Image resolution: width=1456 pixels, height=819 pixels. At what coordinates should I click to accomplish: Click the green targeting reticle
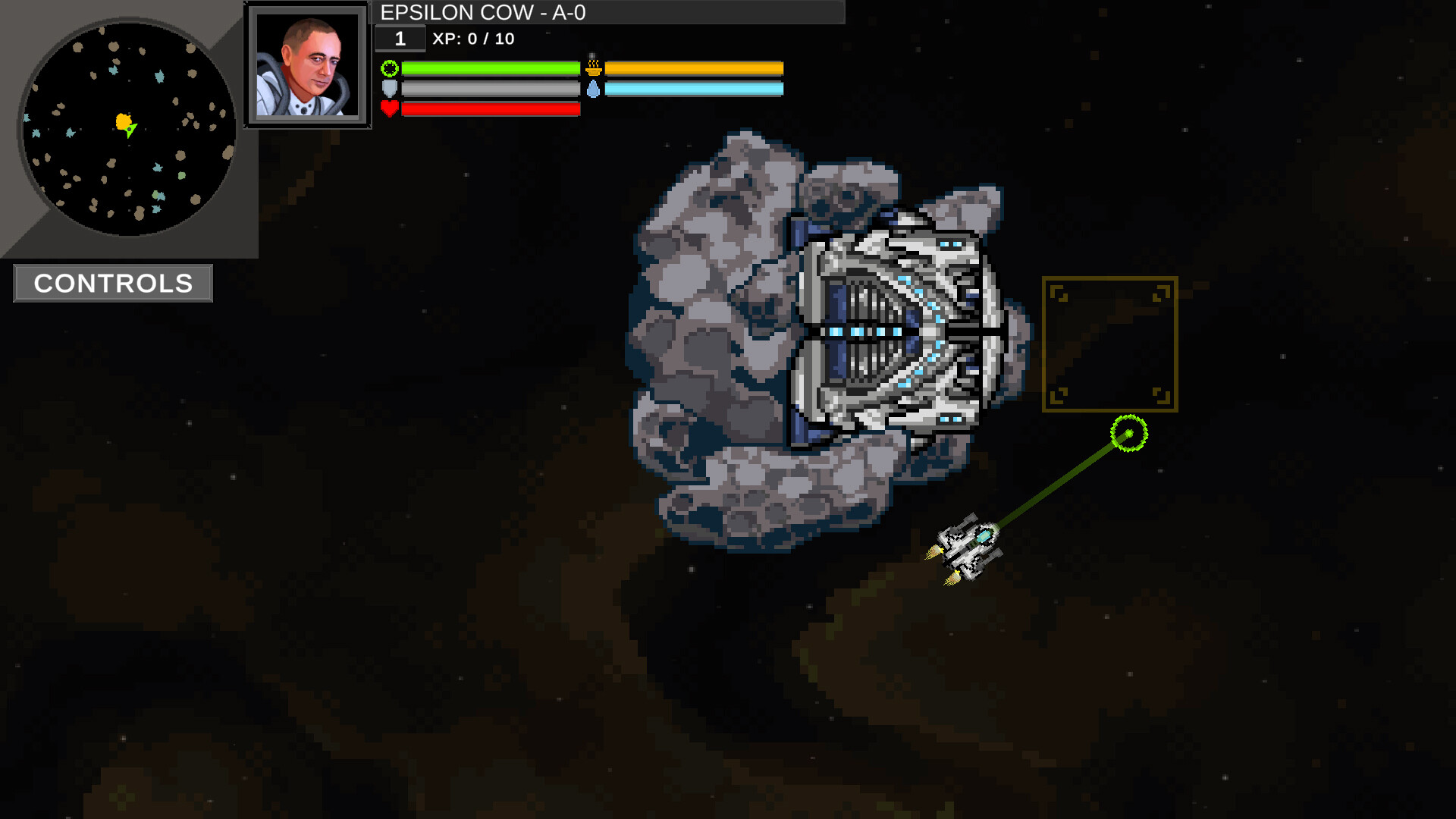(x=1128, y=433)
